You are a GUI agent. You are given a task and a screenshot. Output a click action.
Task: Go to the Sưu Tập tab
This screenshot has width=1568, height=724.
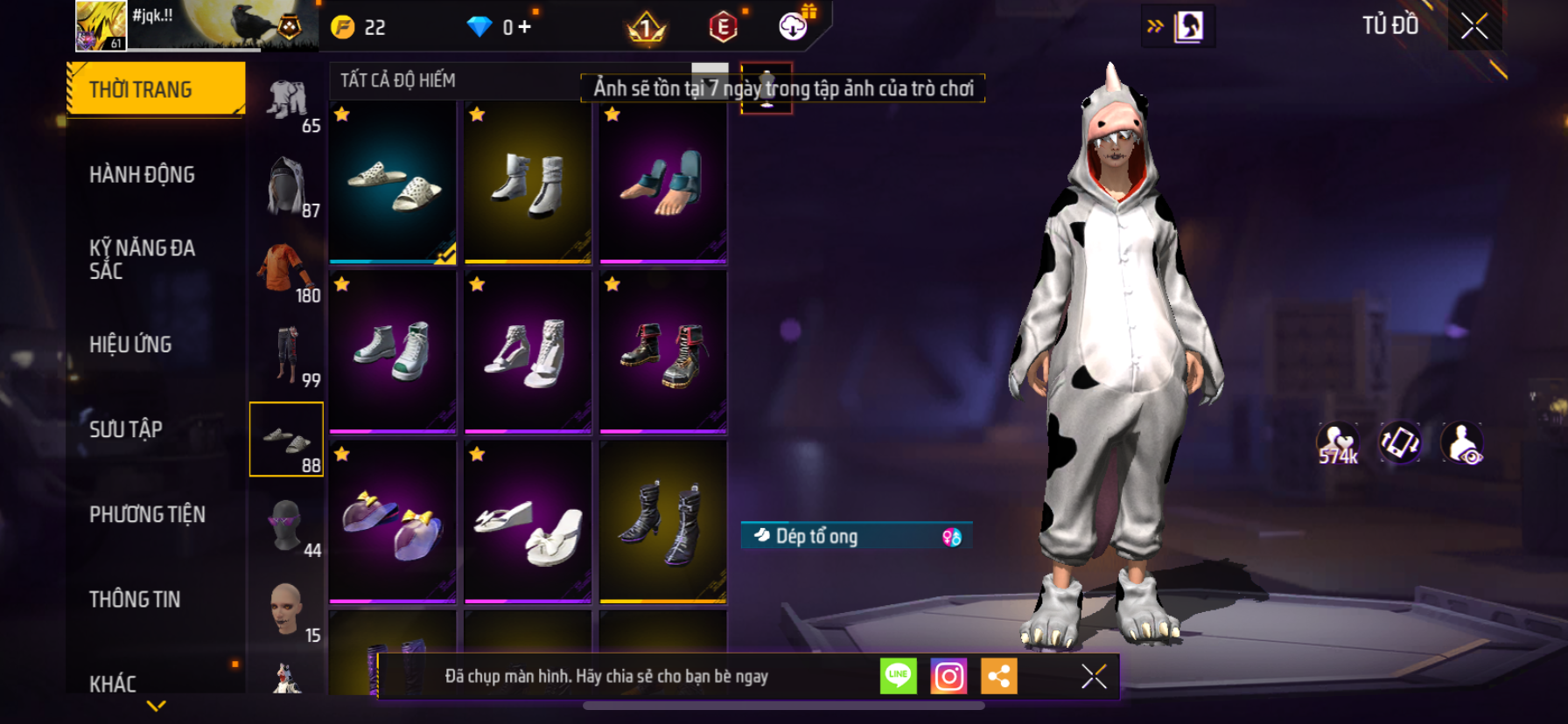tap(126, 429)
